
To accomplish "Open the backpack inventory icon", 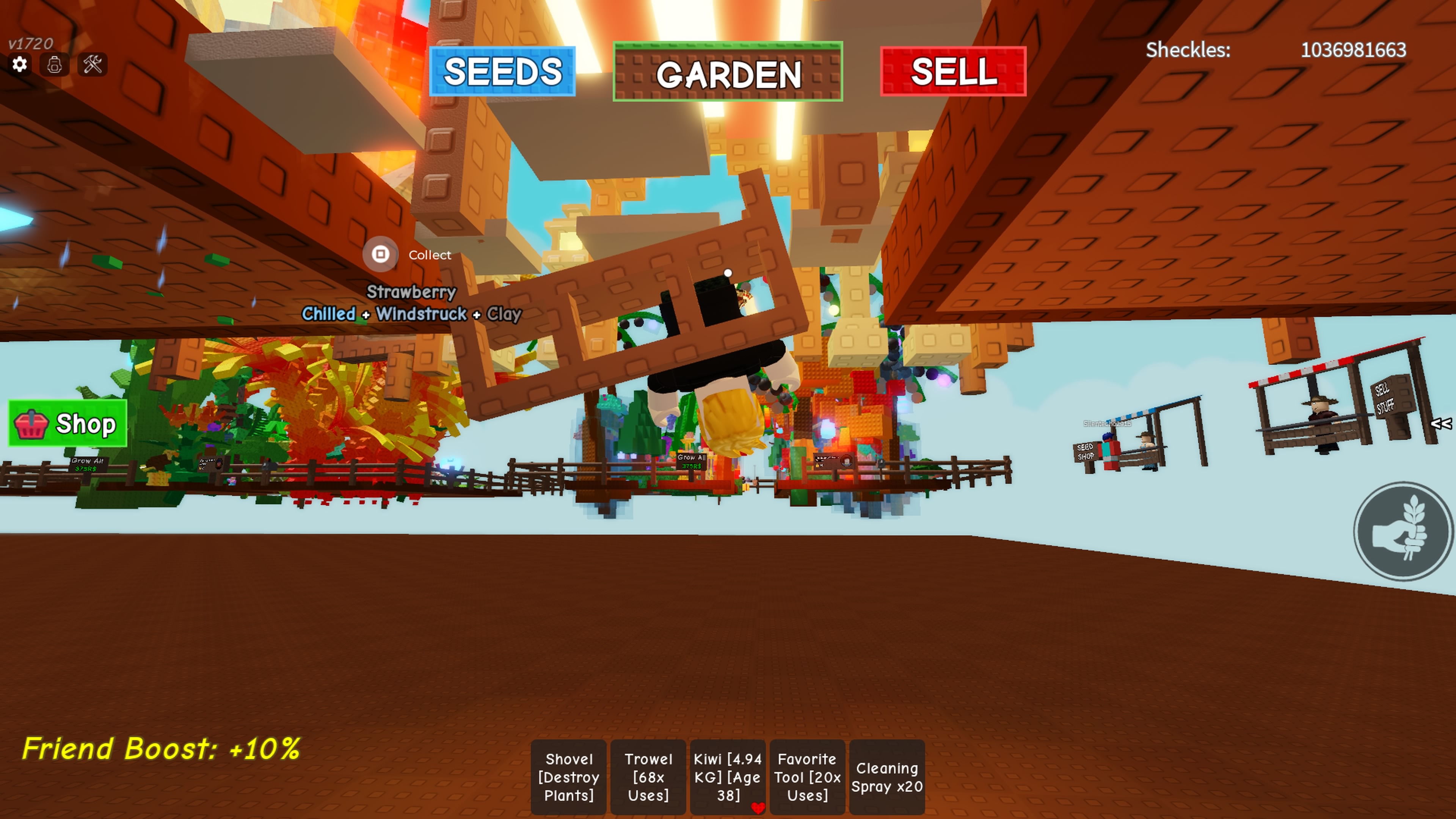I will click(x=55, y=64).
